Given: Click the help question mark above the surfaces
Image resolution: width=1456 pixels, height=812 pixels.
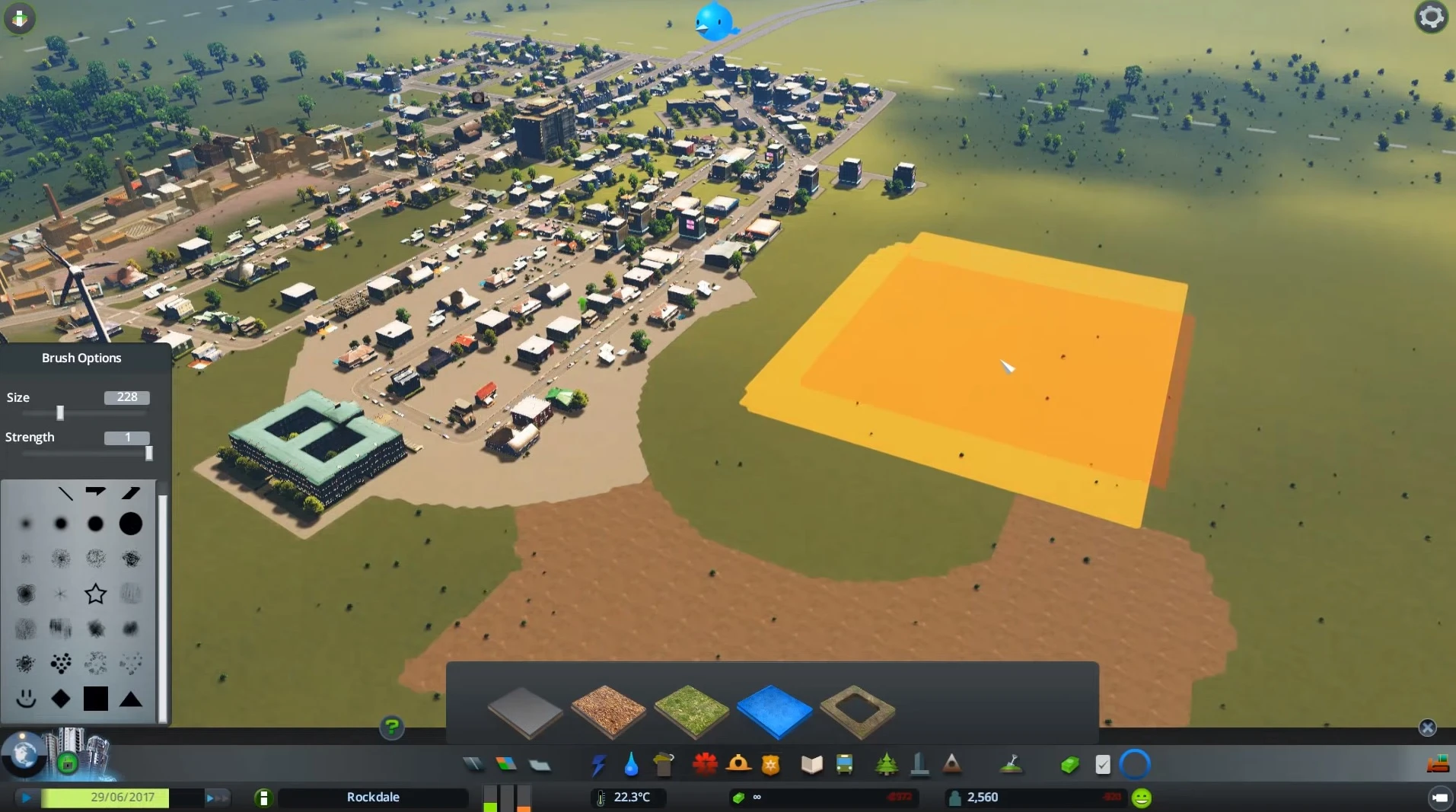Looking at the screenshot, I should point(391,728).
